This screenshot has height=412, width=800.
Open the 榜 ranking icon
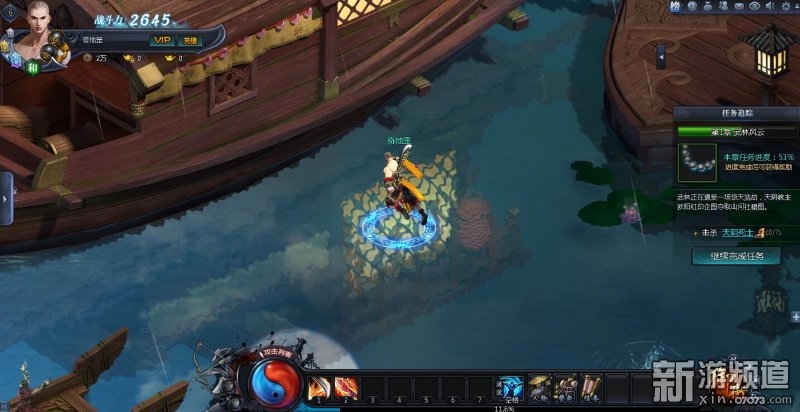(x=677, y=7)
